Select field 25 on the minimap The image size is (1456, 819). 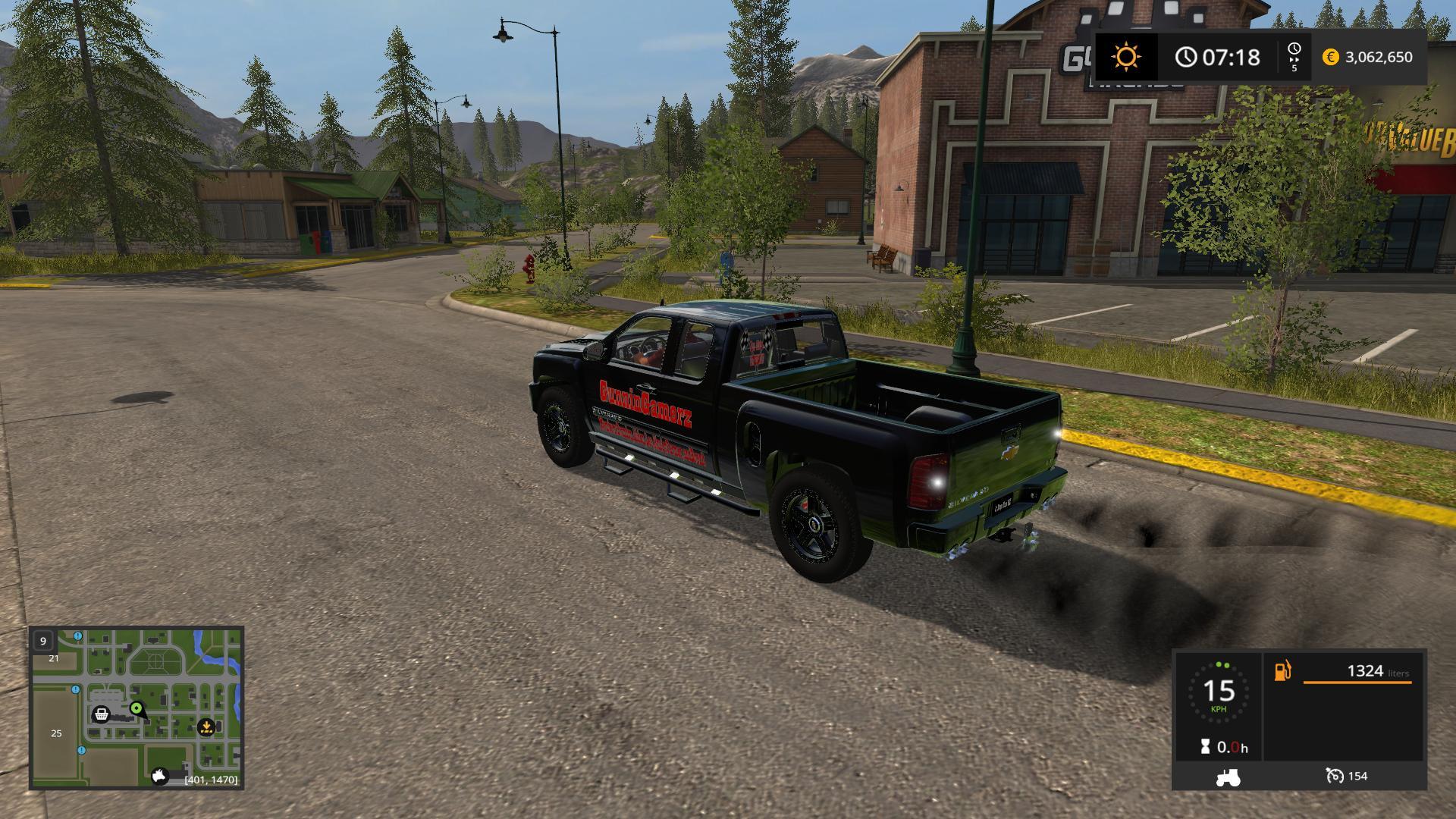click(x=56, y=733)
